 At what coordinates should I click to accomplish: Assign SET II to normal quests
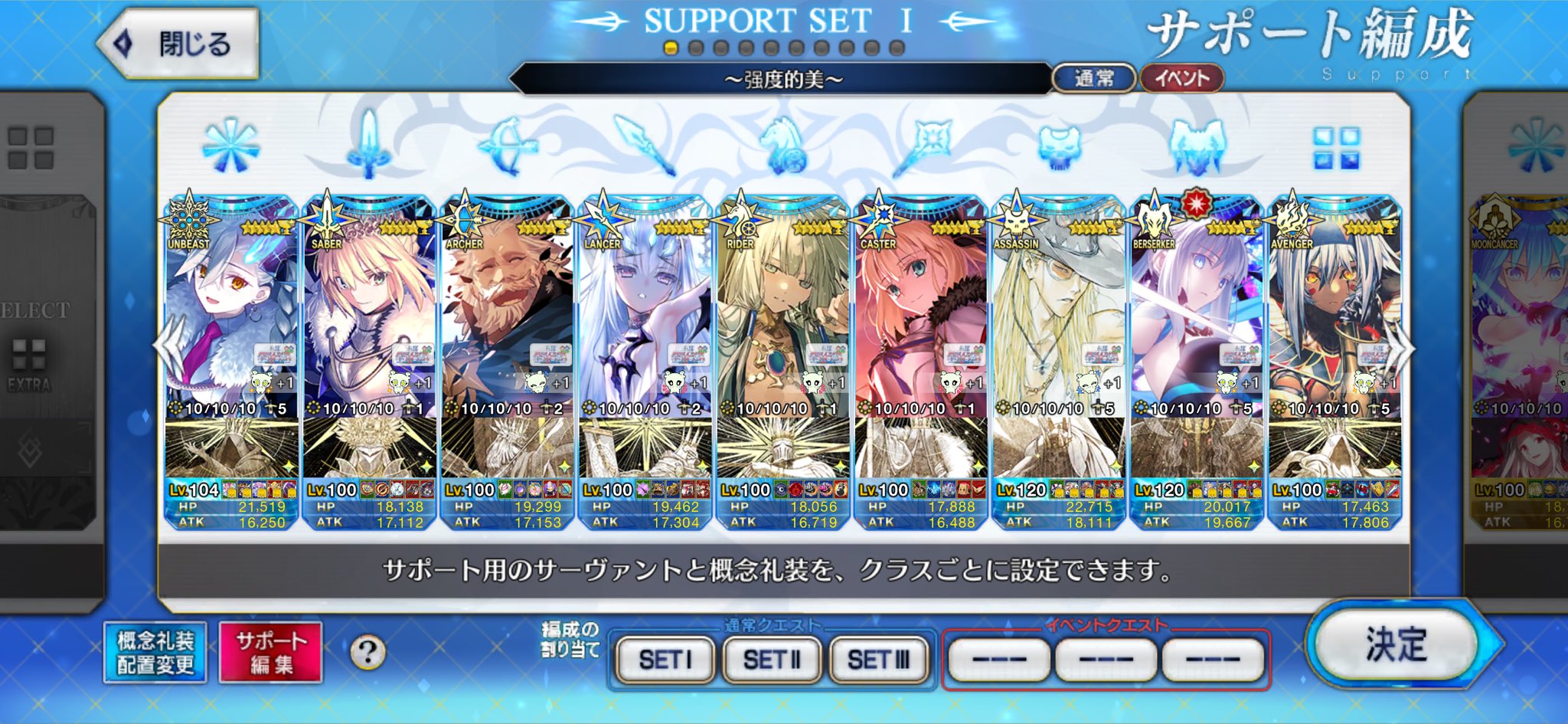pyautogui.click(x=772, y=659)
